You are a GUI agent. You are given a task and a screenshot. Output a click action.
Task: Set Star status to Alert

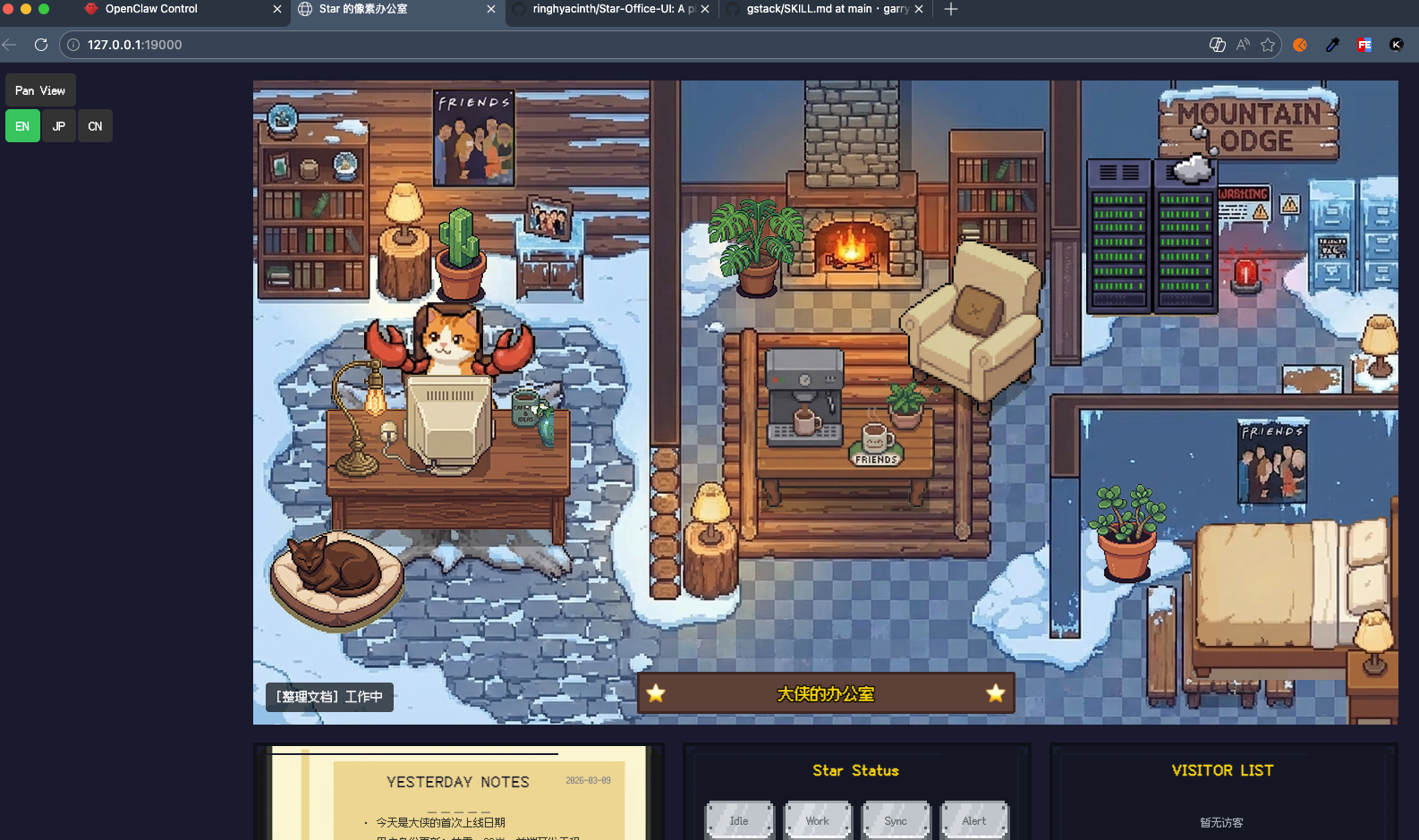tap(974, 820)
